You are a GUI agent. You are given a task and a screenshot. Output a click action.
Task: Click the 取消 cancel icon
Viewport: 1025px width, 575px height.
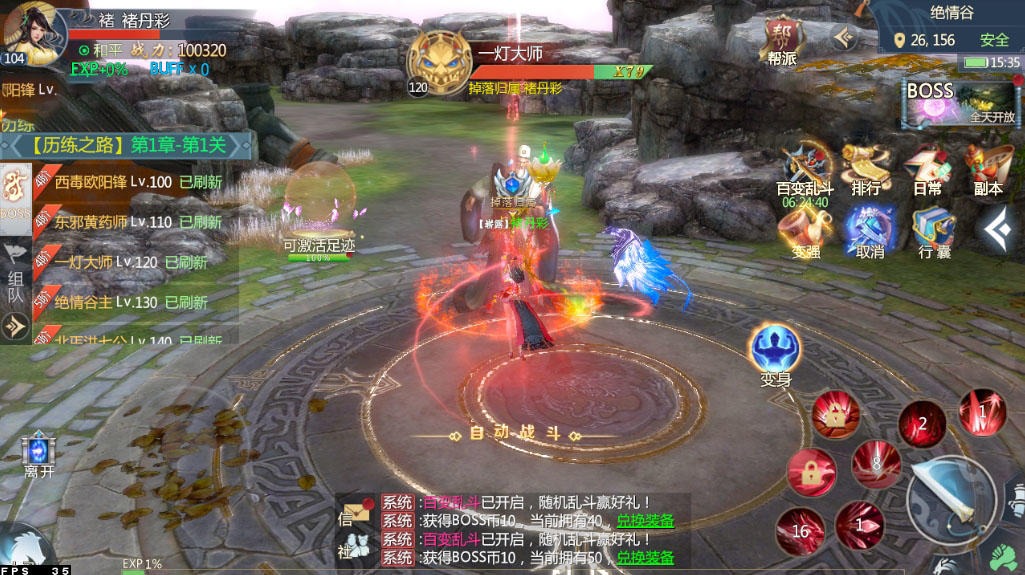[x=869, y=231]
